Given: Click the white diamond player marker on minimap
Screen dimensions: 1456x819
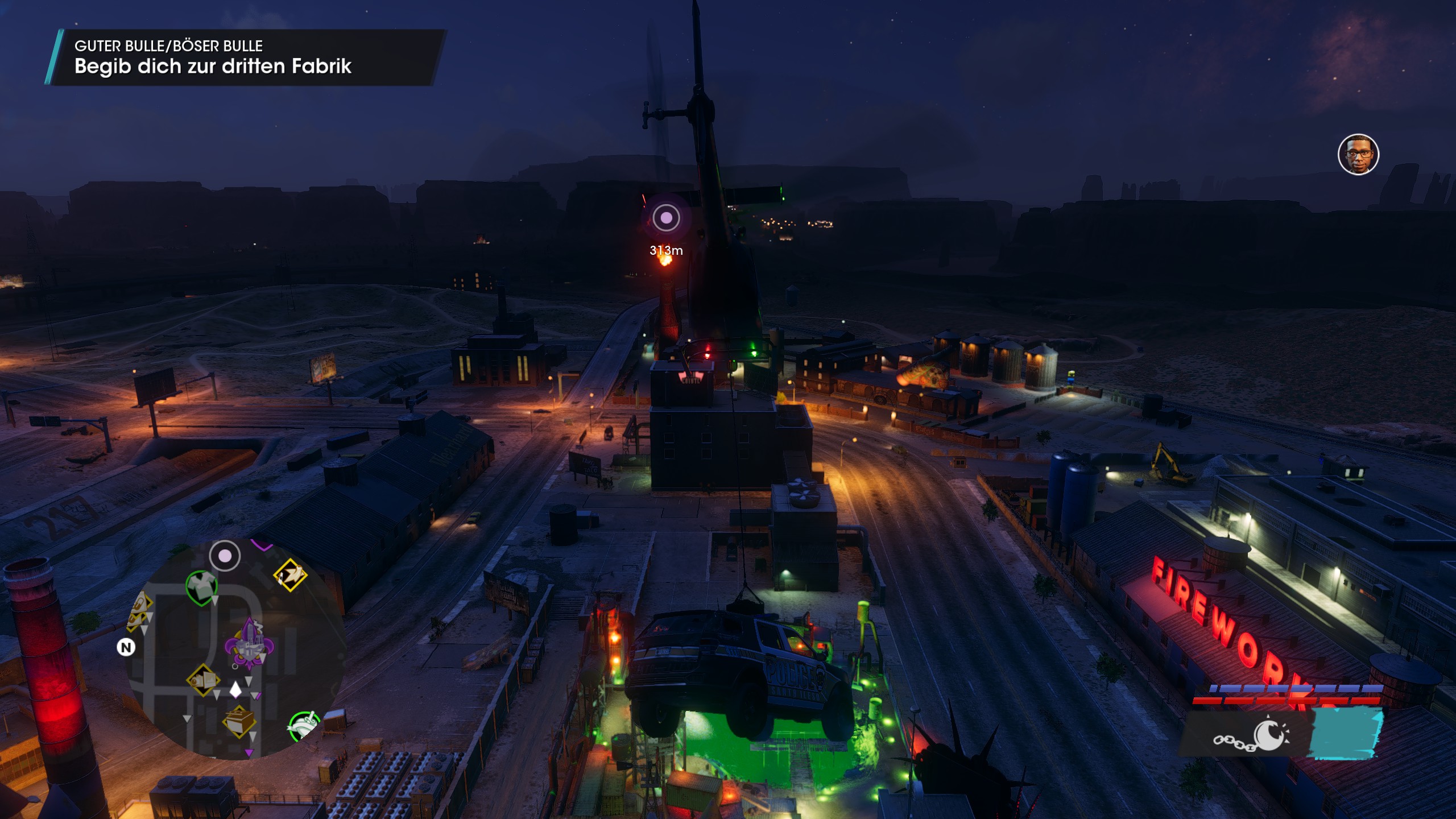Looking at the screenshot, I should pyautogui.click(x=235, y=690).
